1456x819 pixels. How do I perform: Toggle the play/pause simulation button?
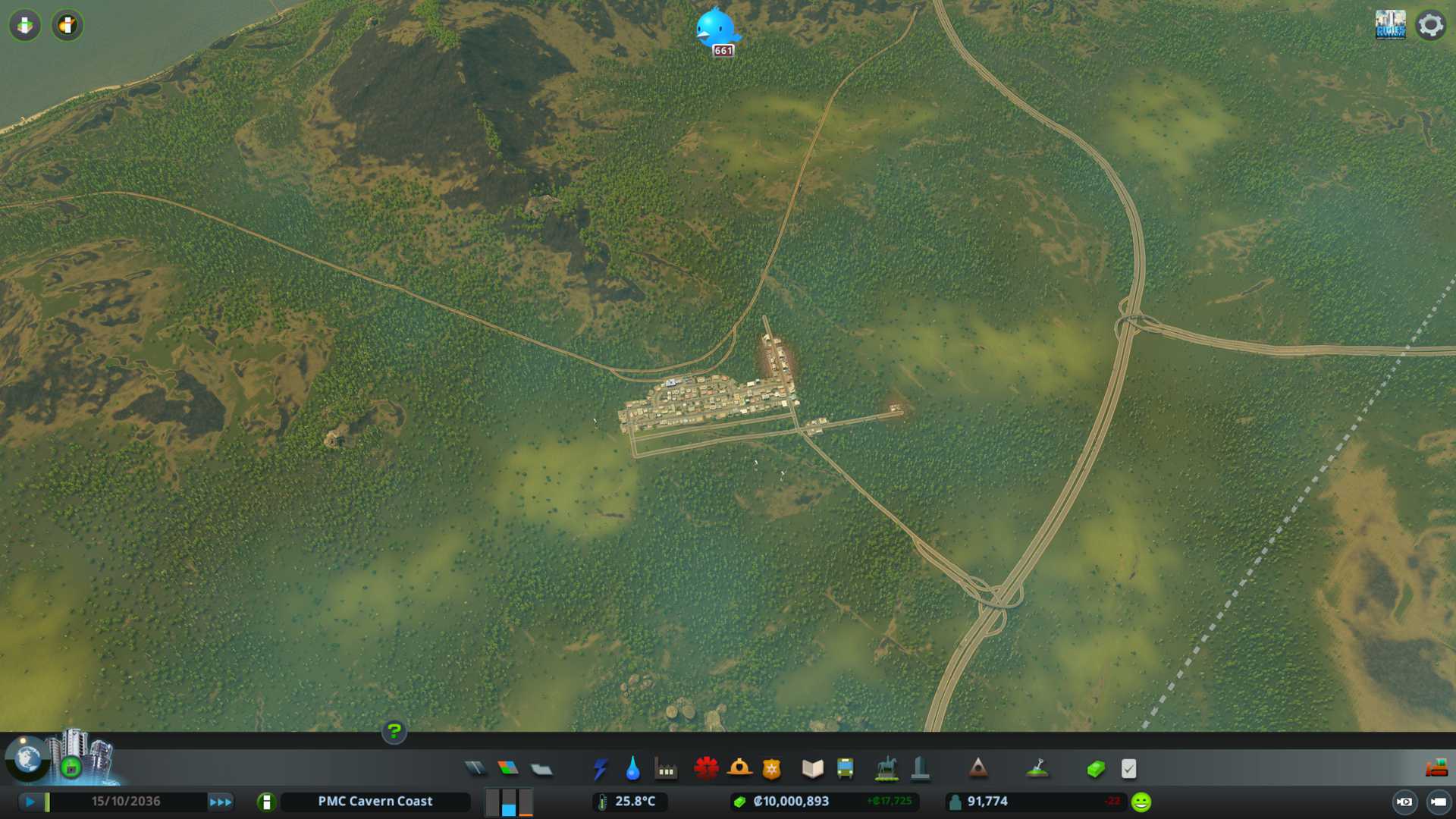click(30, 802)
